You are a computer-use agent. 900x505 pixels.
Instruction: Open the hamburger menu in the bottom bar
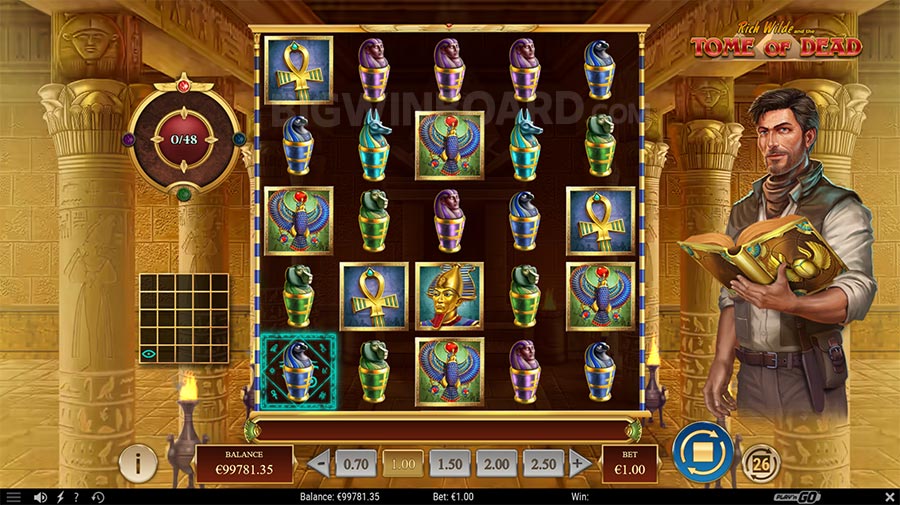(x=13, y=497)
